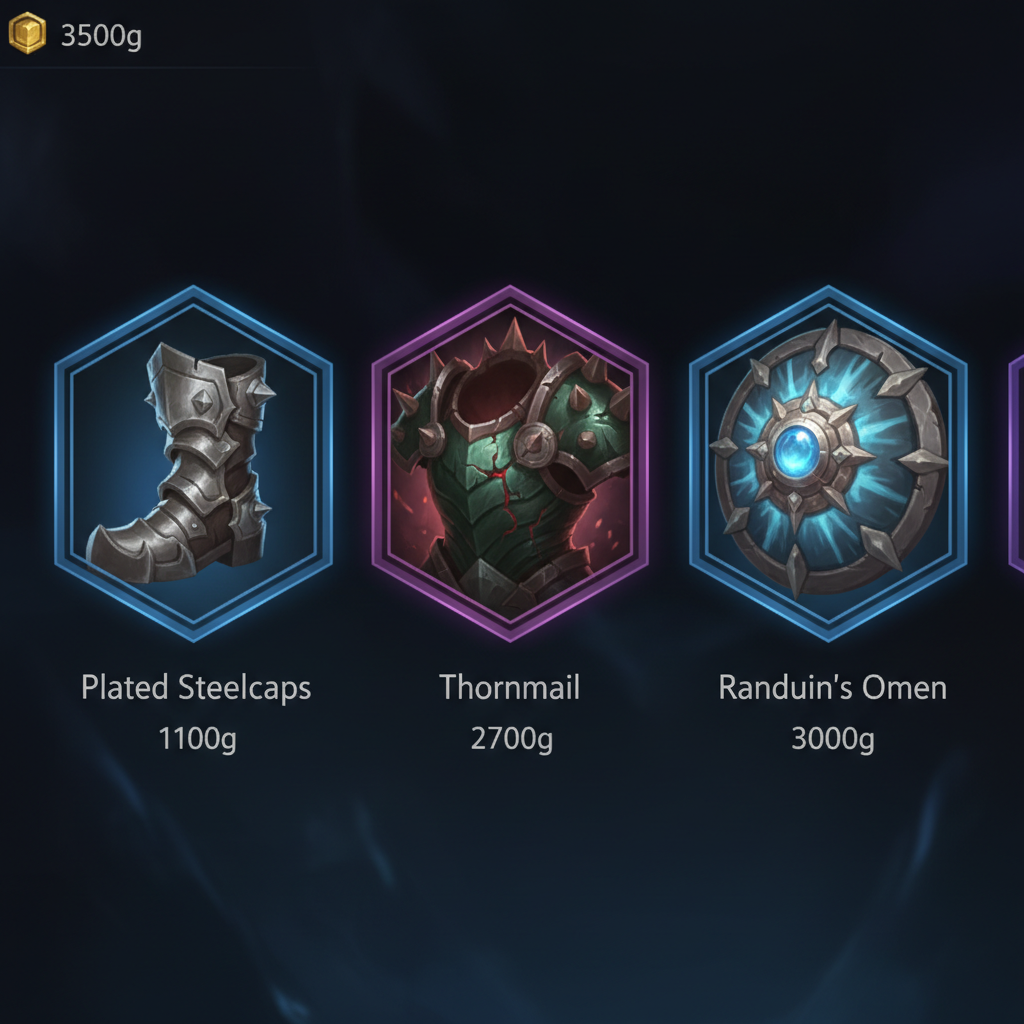The width and height of the screenshot is (1024, 1024).
Task: Pick the Randuin's Omen shield item
Action: (828, 463)
